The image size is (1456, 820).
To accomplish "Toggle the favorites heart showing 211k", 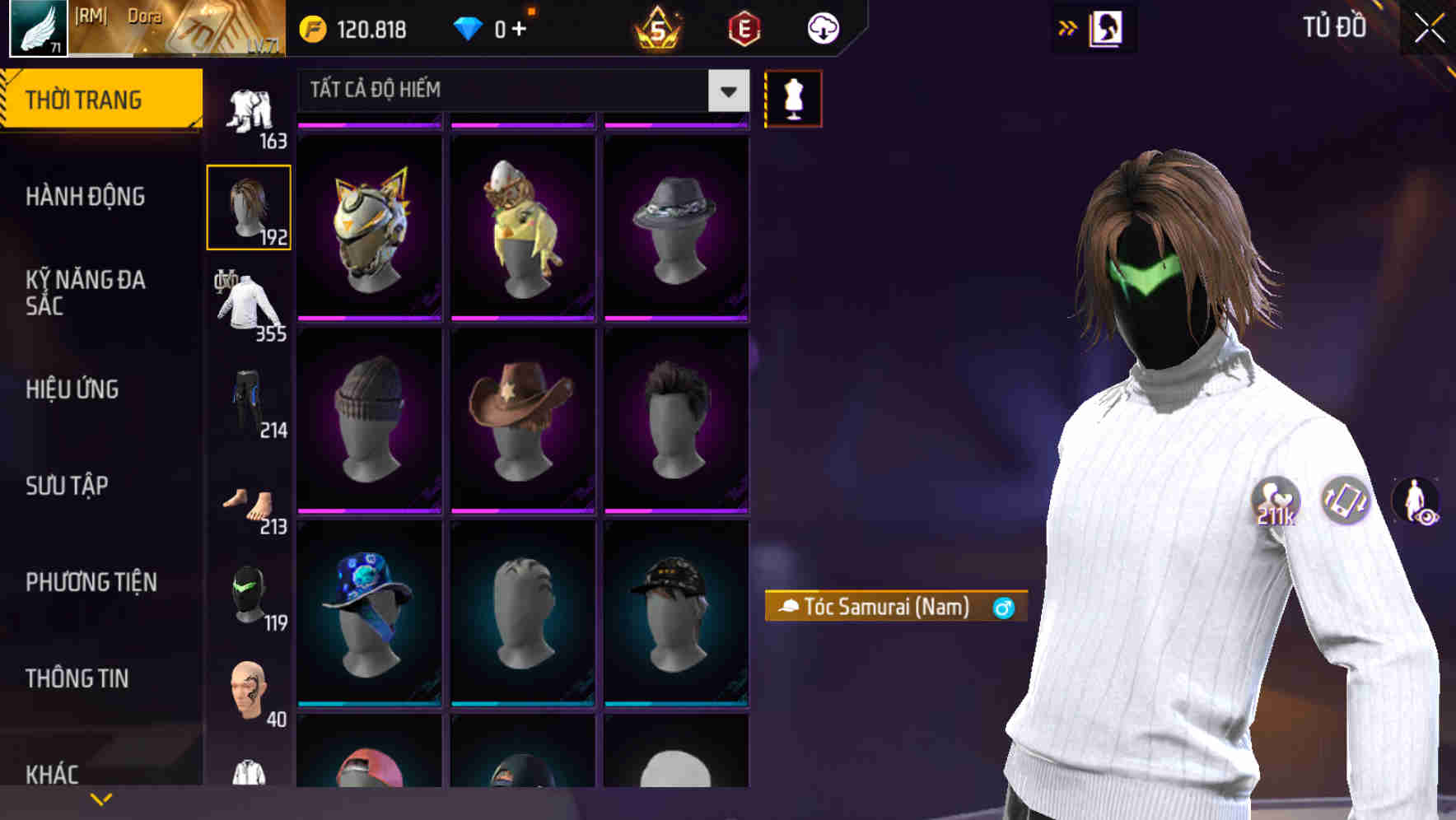I will pos(1275,499).
